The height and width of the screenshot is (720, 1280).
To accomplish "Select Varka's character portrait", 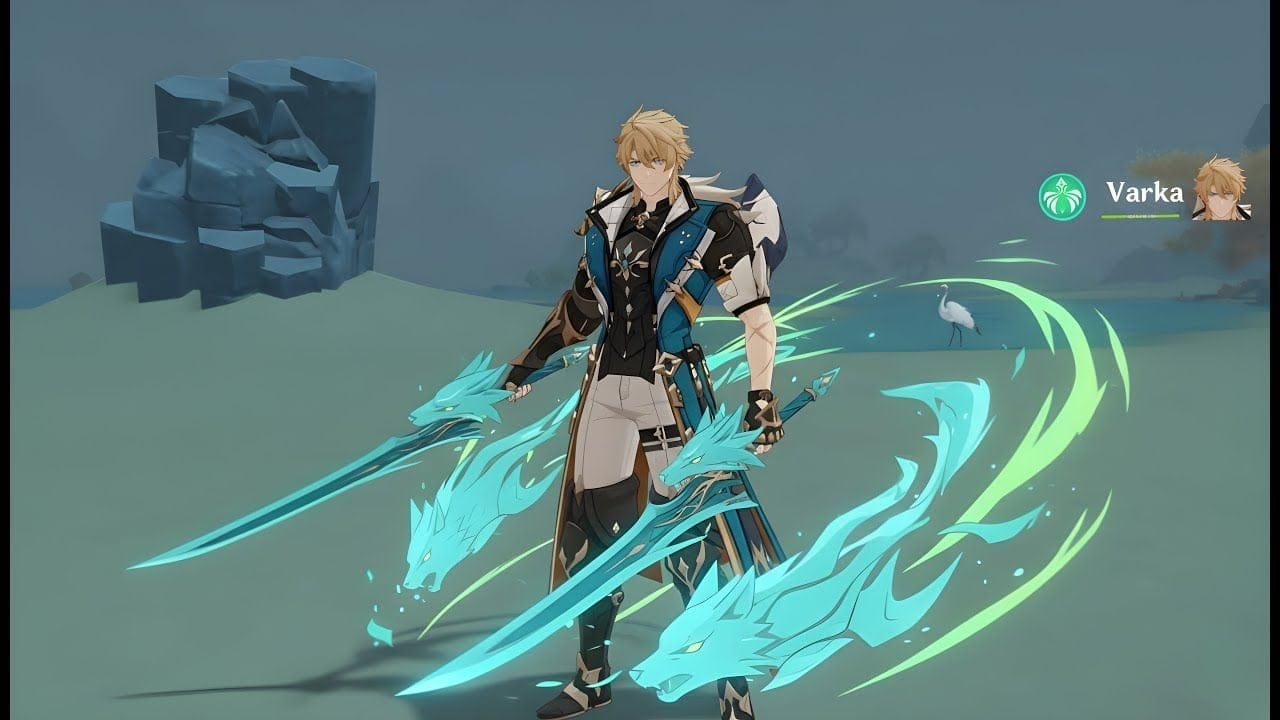I will click(1220, 189).
